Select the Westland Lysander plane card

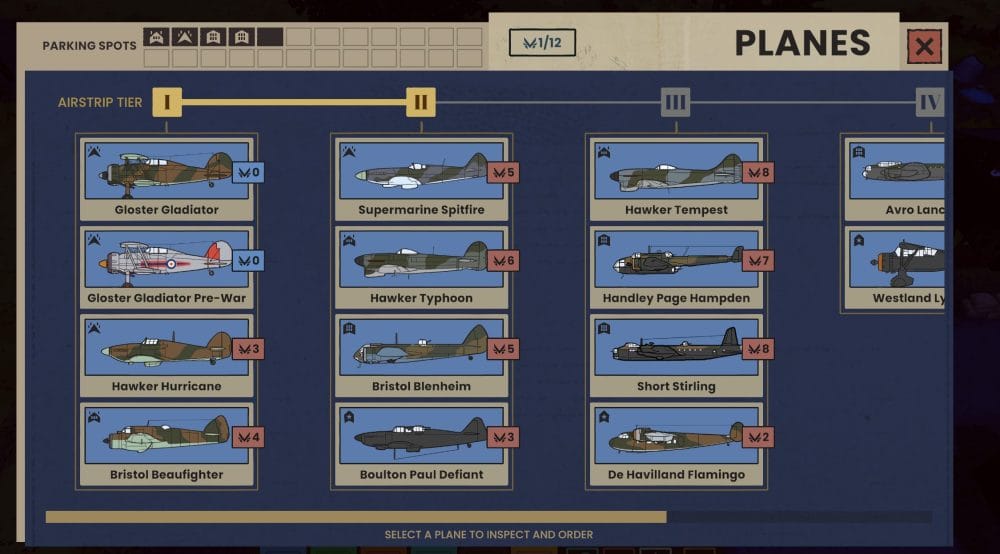tap(897, 267)
